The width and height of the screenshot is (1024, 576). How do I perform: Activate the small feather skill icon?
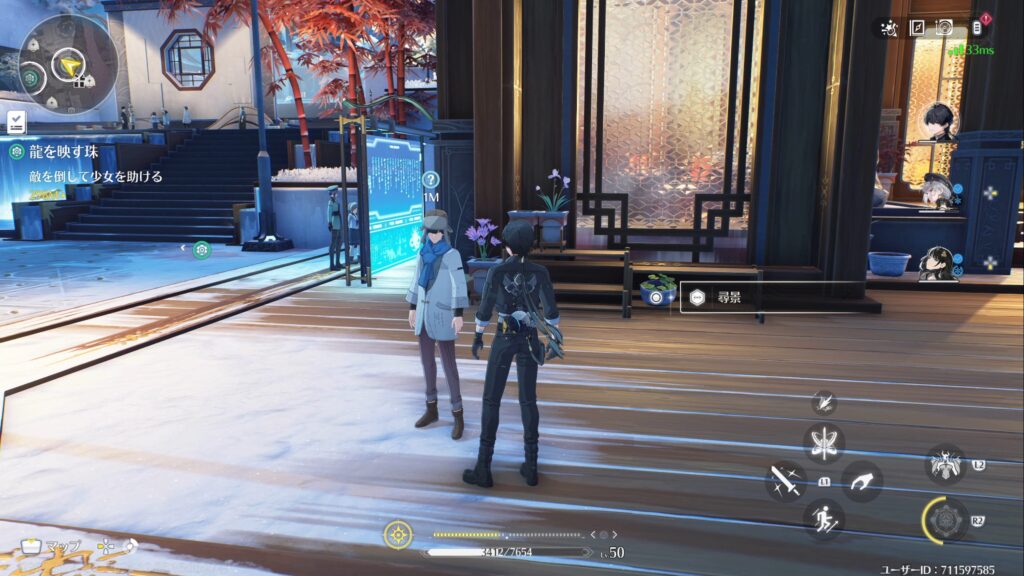(824, 402)
